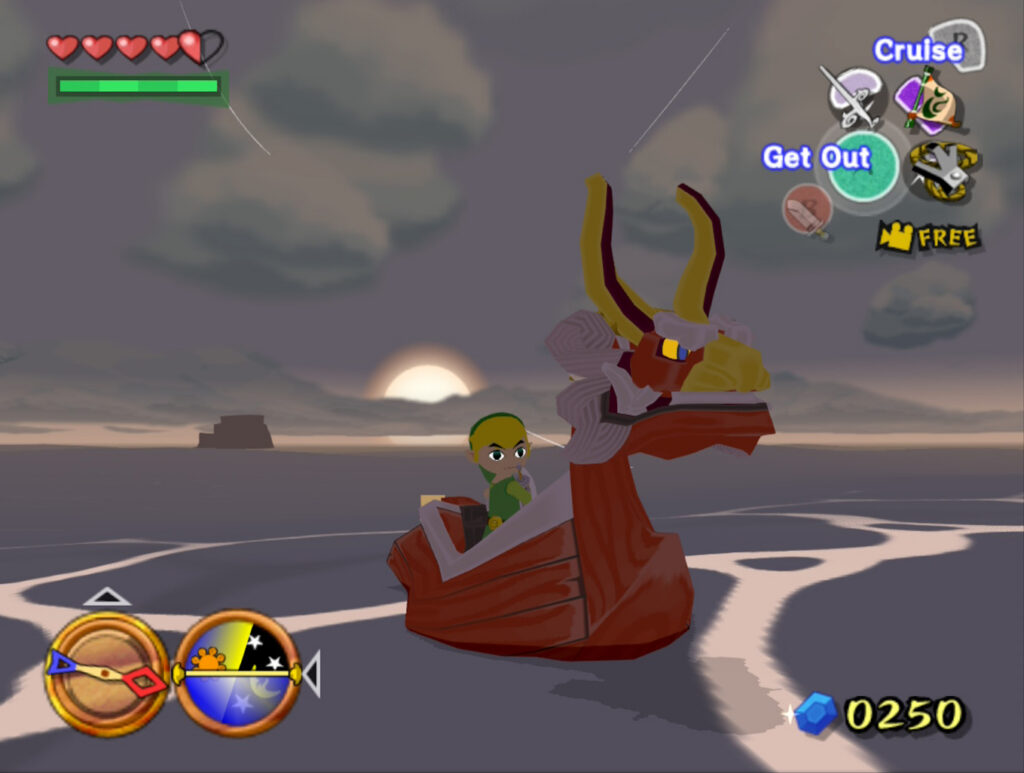Screen dimensions: 1024x773
Task: Click the wind direction compass
Action: (x=106, y=674)
